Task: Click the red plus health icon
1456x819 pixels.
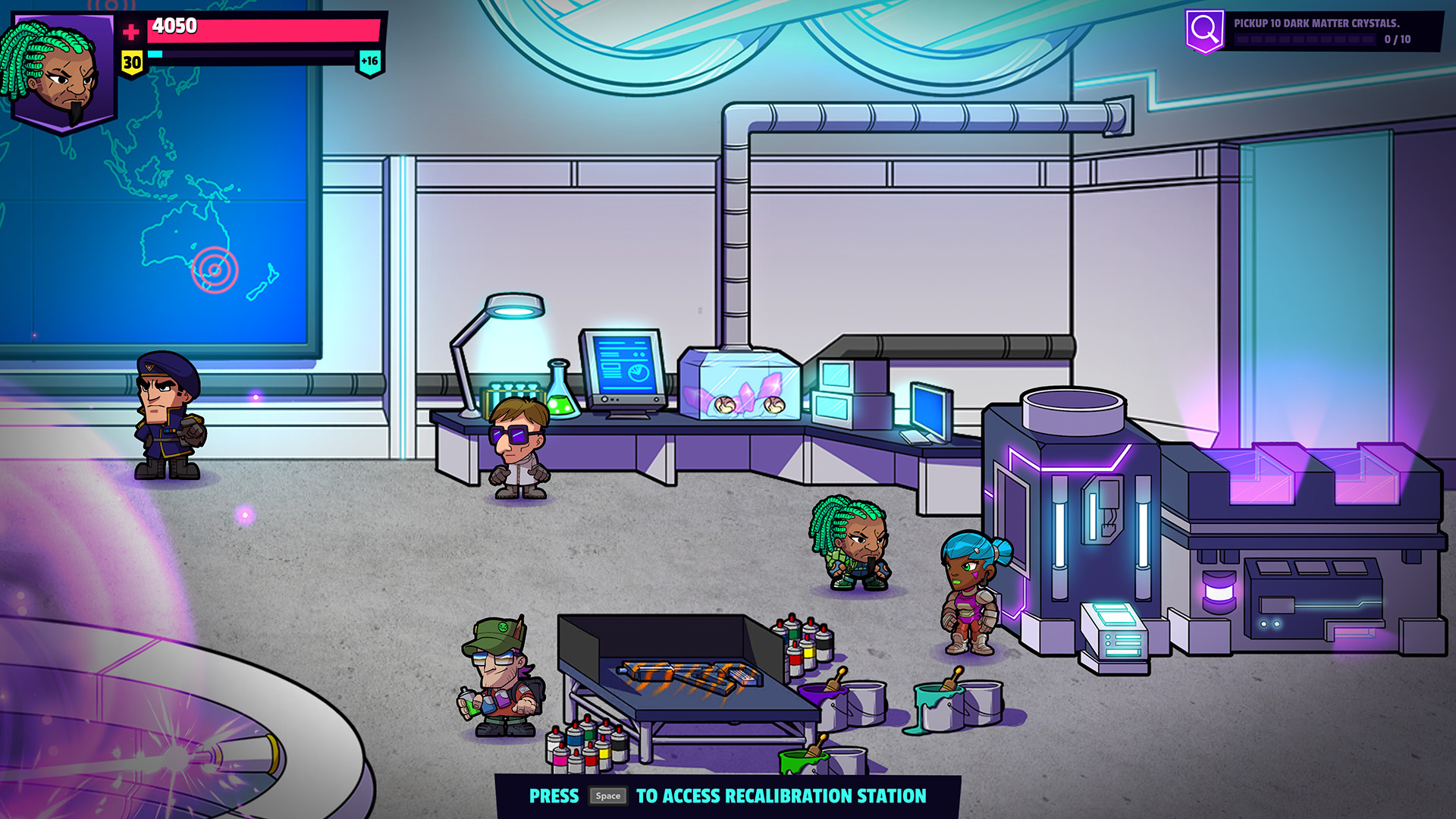Action: (130, 31)
